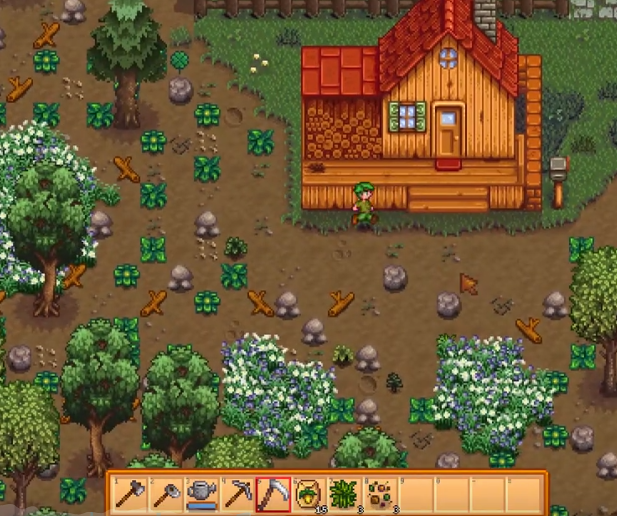
Task: Switch to the pickaxe slot
Action: [237, 492]
